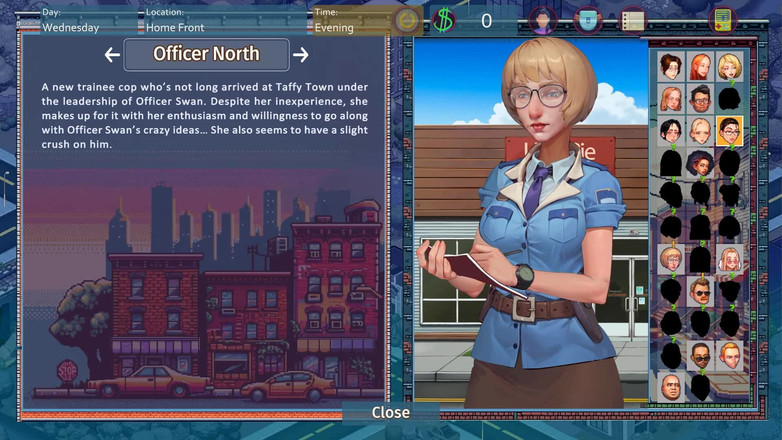Select the black-haired pale woman portrait
Screen dimensions: 782x440
pyautogui.click(x=670, y=130)
